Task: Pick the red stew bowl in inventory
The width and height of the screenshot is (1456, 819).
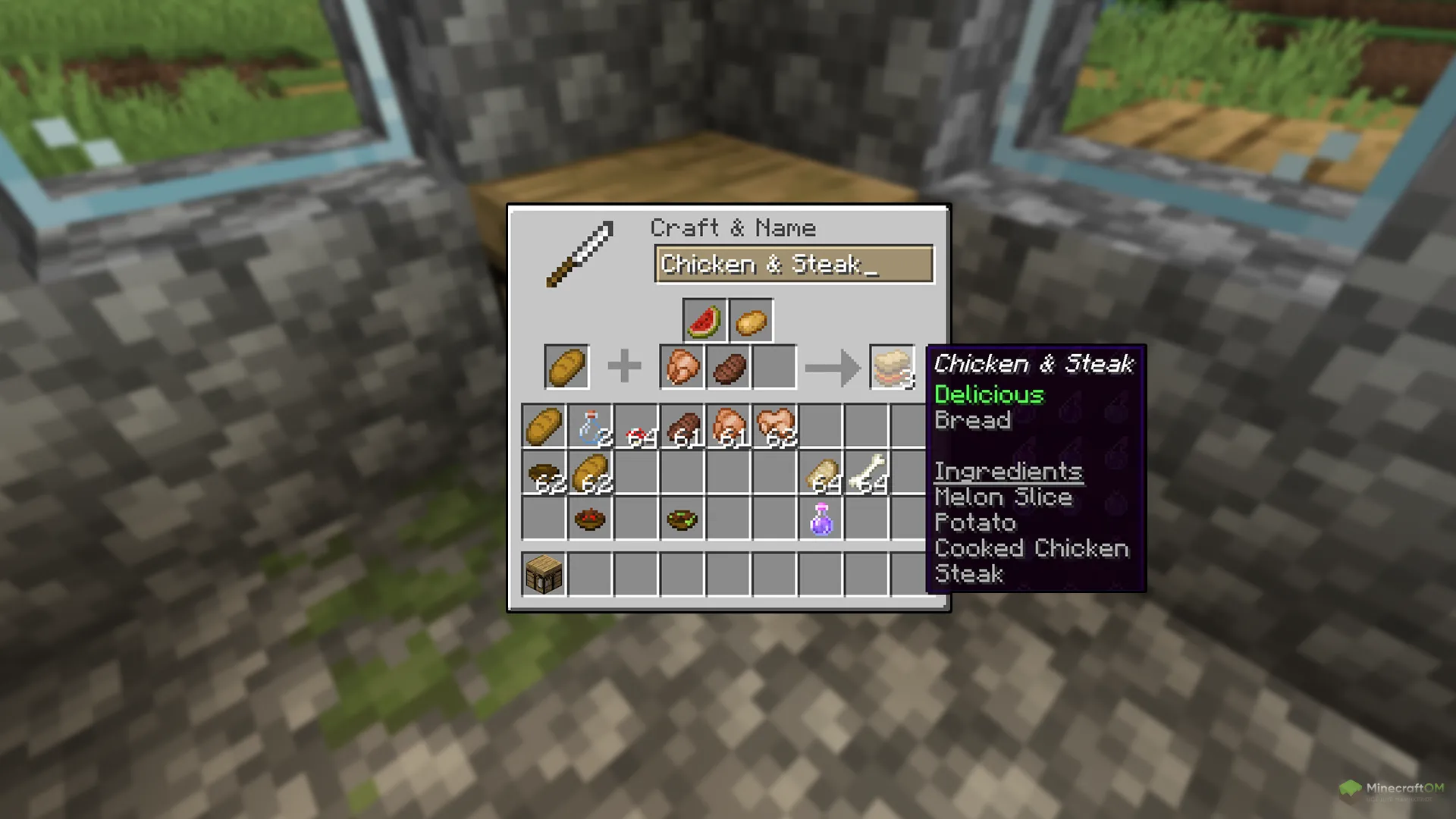Action: coord(590,519)
